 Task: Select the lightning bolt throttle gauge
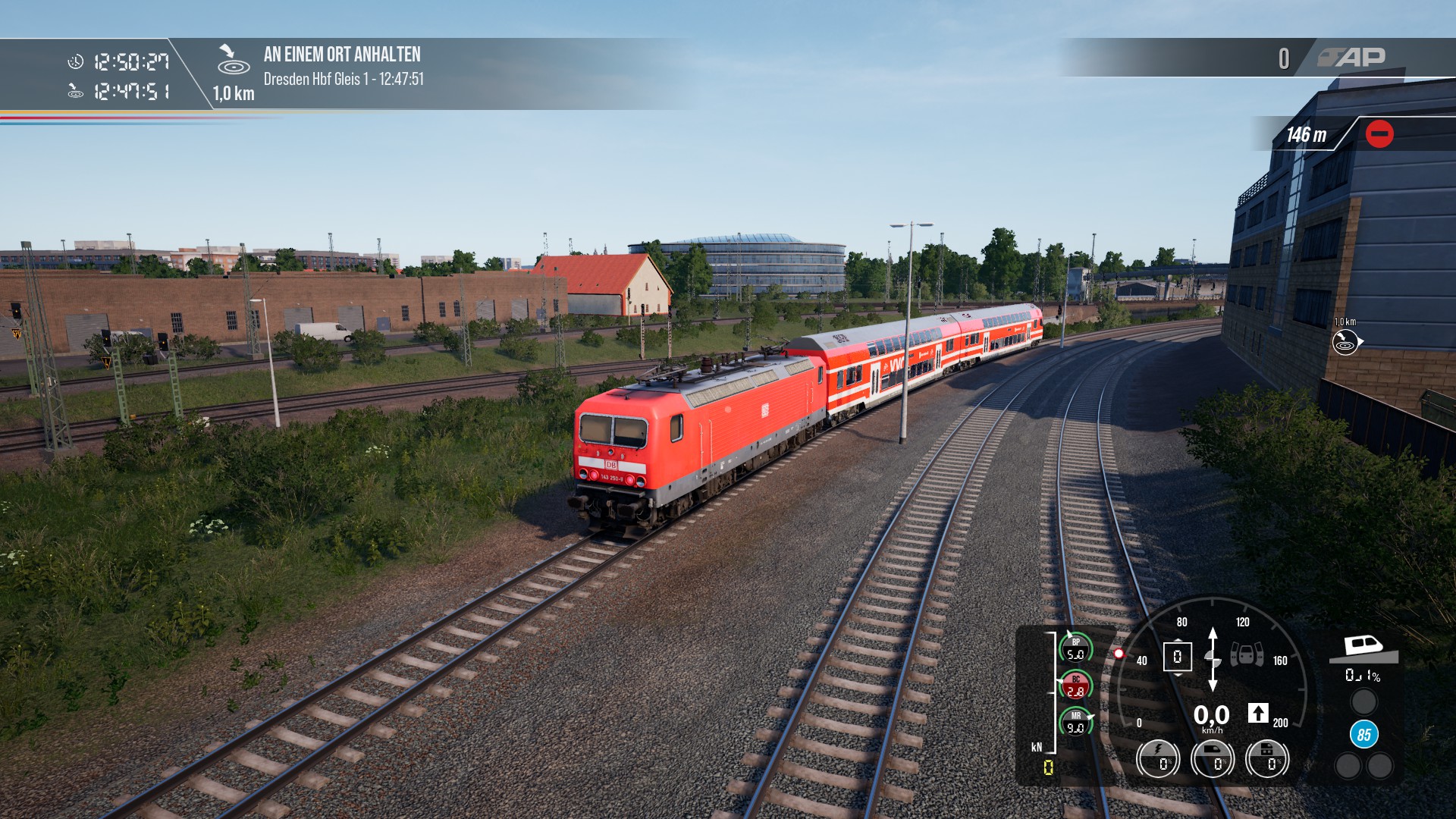[1158, 758]
